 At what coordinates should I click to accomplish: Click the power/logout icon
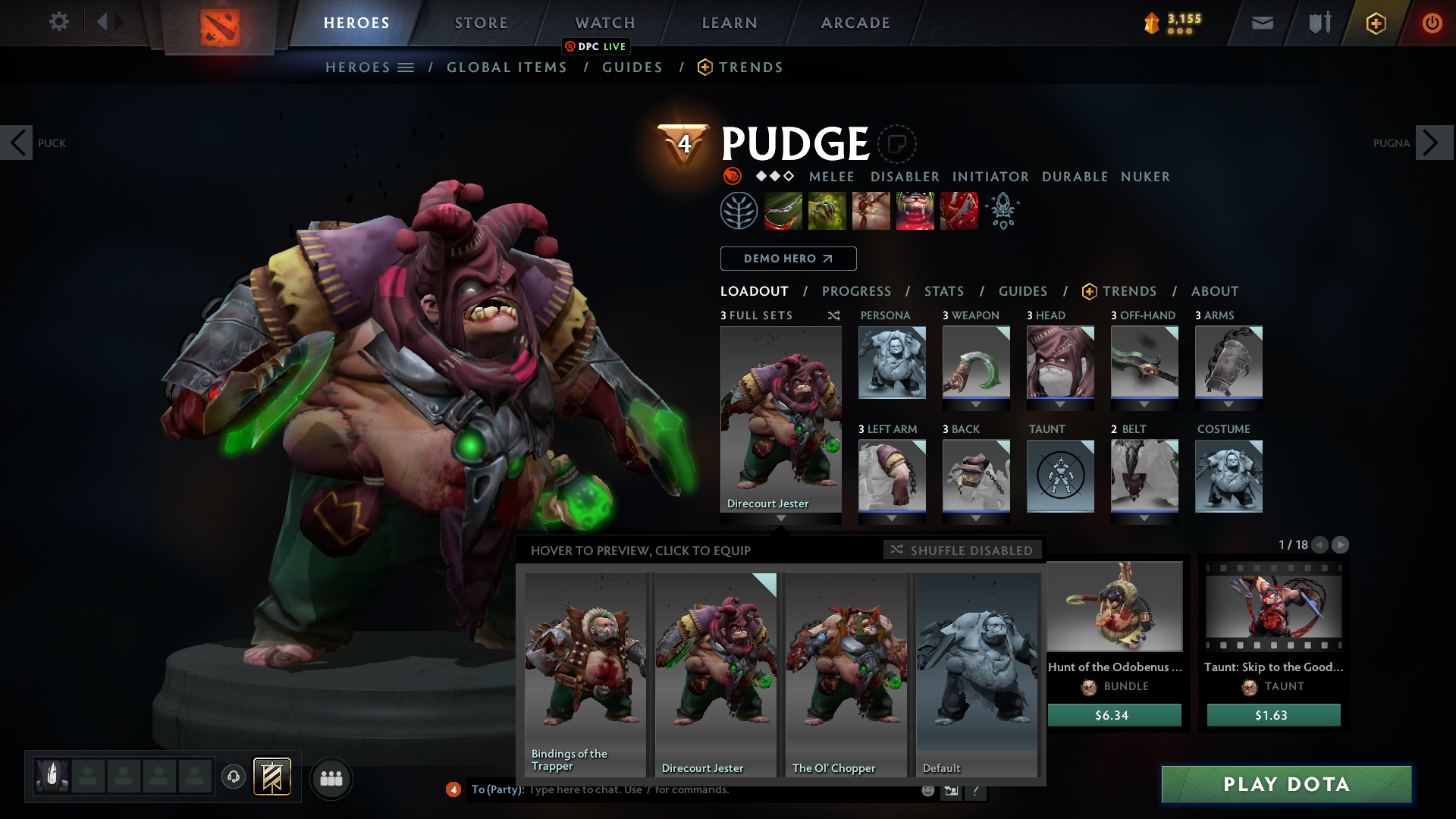pyautogui.click(x=1432, y=23)
